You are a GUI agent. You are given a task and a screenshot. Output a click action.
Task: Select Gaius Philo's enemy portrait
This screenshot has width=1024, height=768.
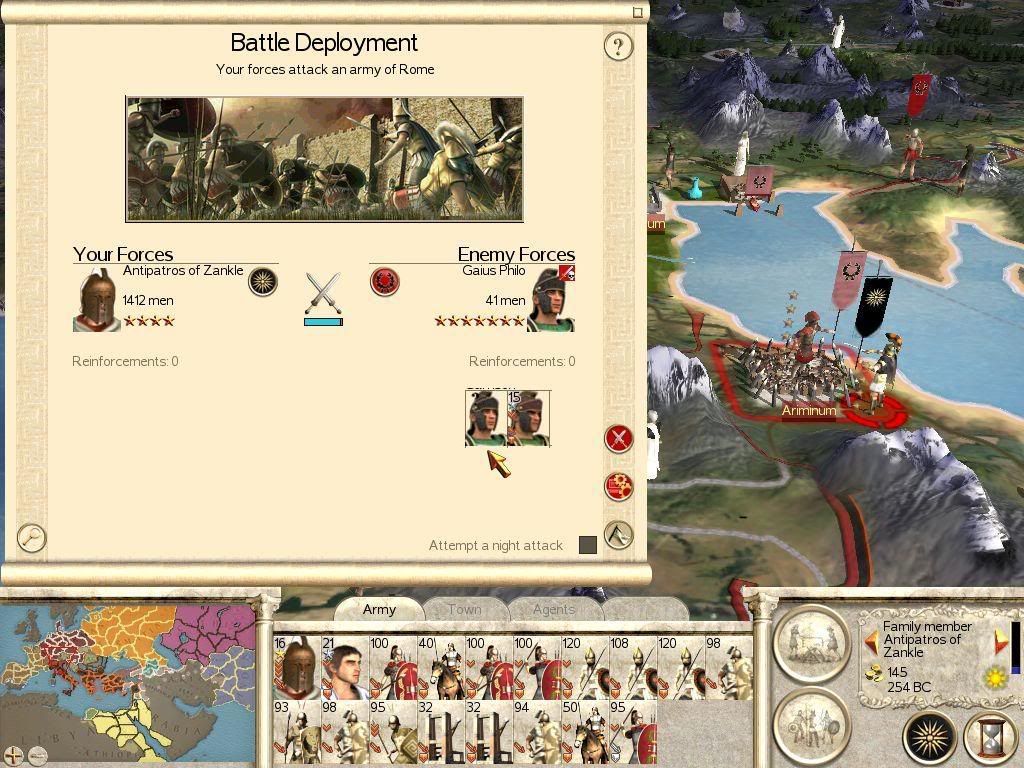[x=551, y=299]
